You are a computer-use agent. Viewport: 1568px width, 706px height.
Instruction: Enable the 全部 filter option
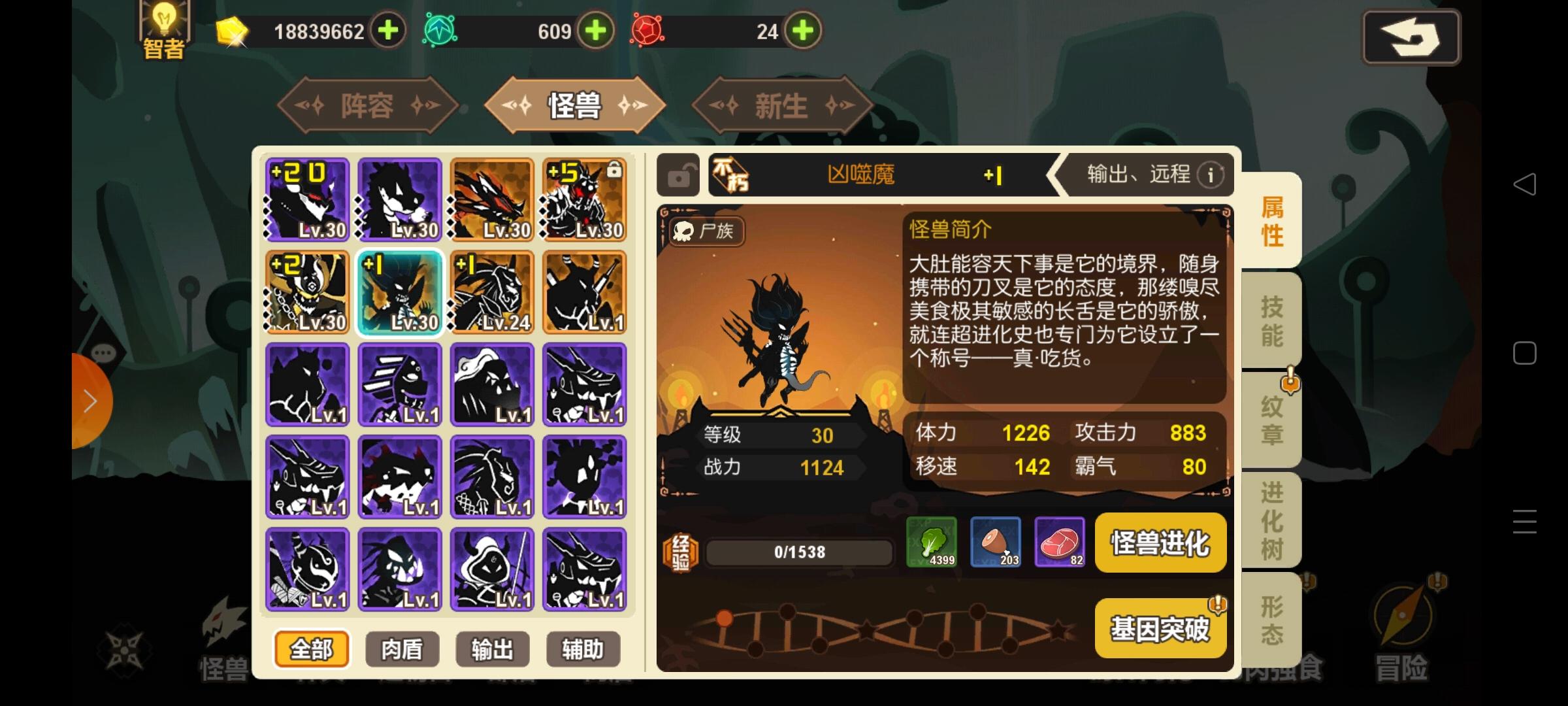tap(312, 649)
